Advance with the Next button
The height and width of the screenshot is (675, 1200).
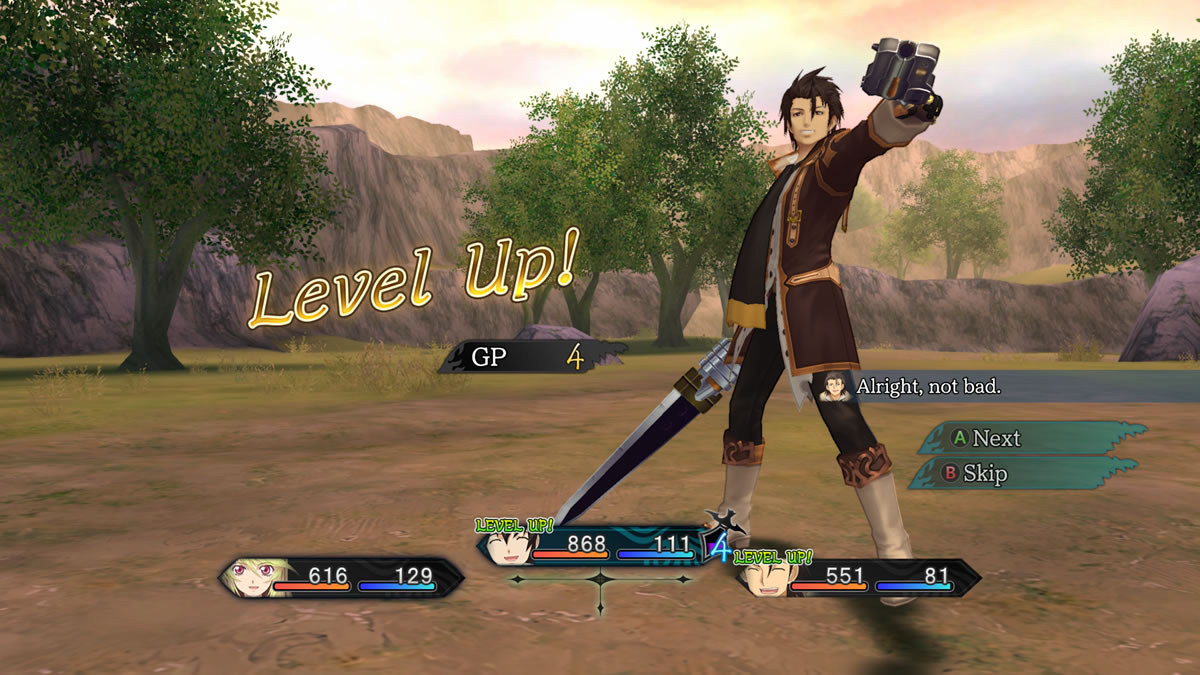click(1030, 438)
